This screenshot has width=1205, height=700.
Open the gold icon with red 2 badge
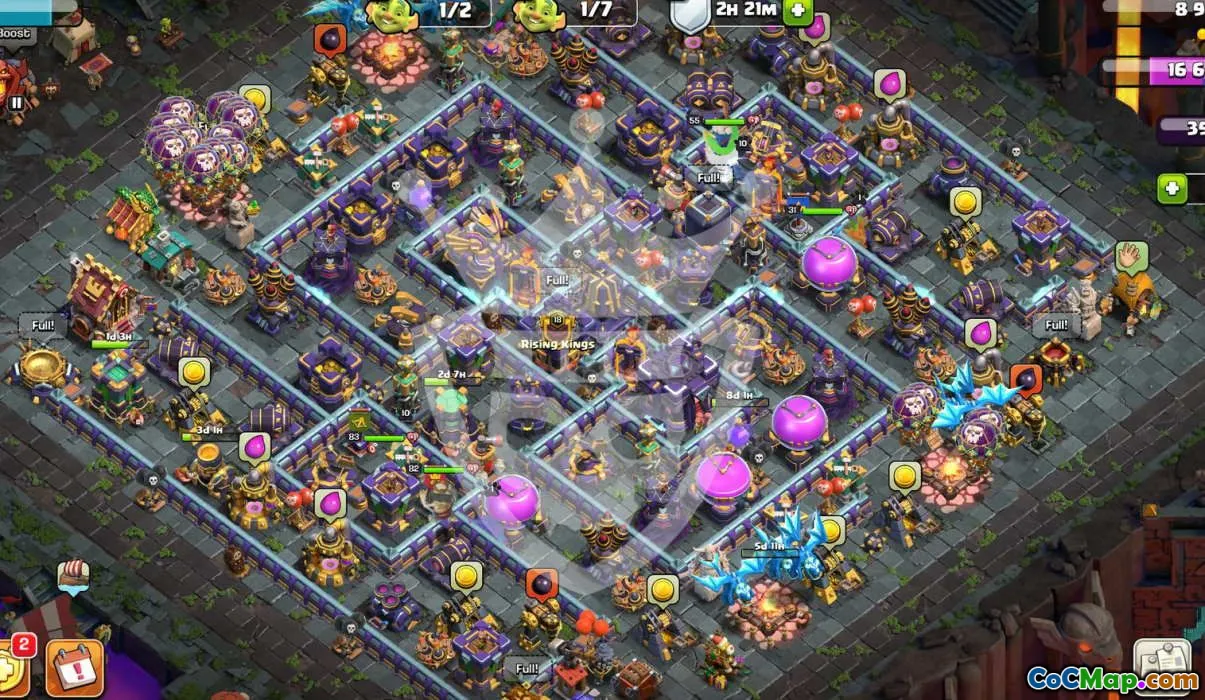pyautogui.click(x=12, y=668)
